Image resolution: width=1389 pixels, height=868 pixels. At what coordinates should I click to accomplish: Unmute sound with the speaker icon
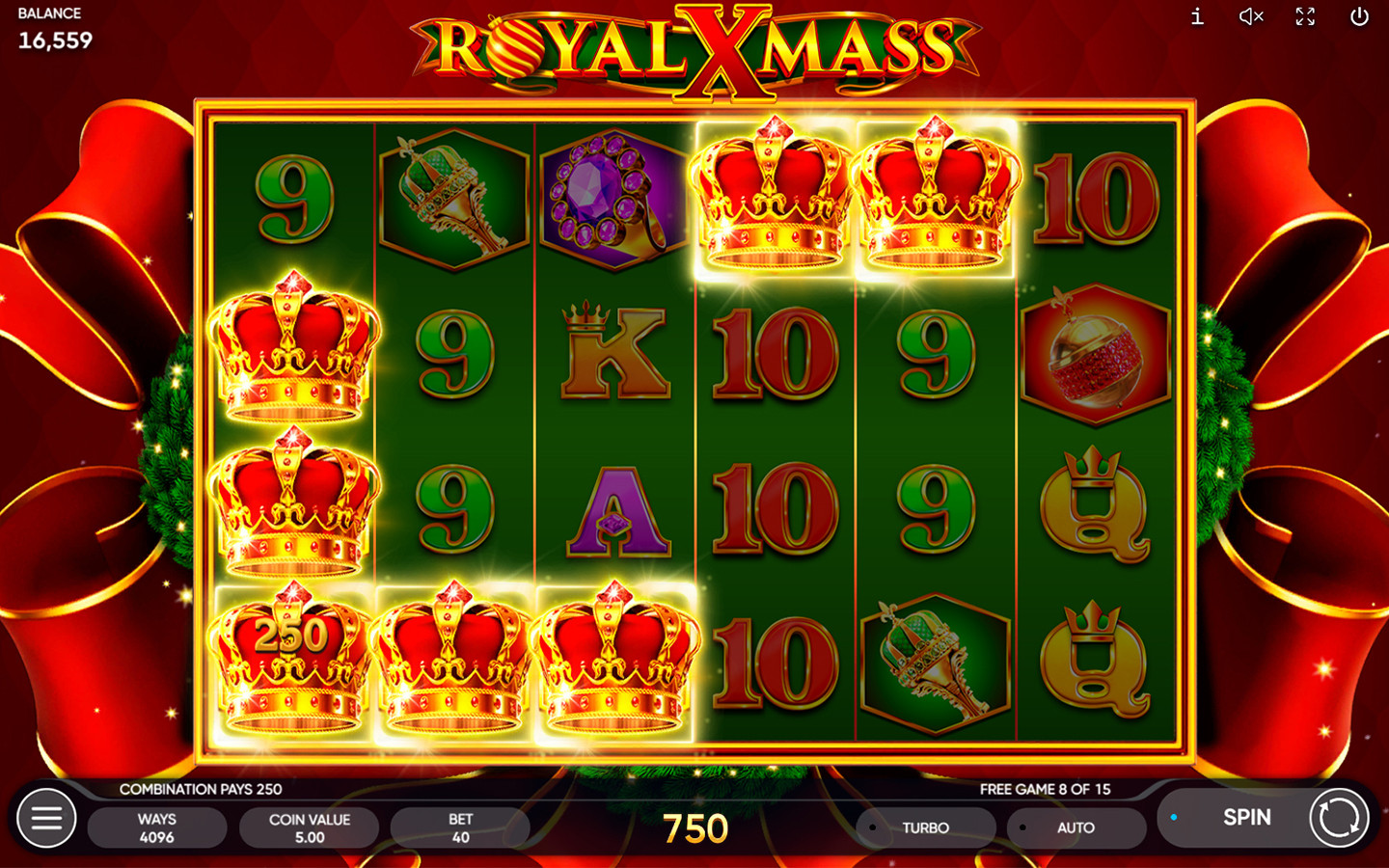pyautogui.click(x=1251, y=16)
